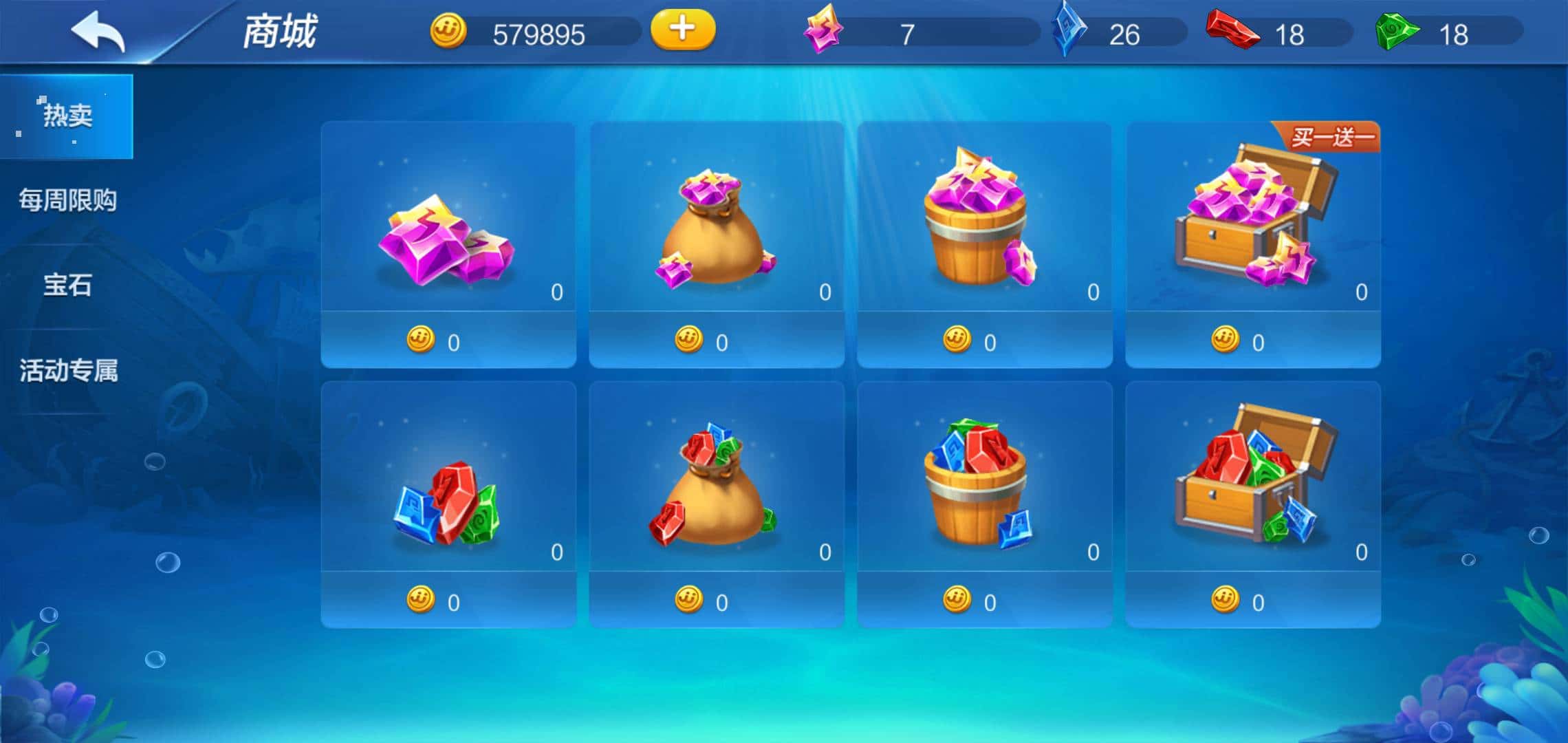Purchase the bucket of mixed colored gems
Image resolution: width=1568 pixels, height=743 pixels.
click(985, 504)
